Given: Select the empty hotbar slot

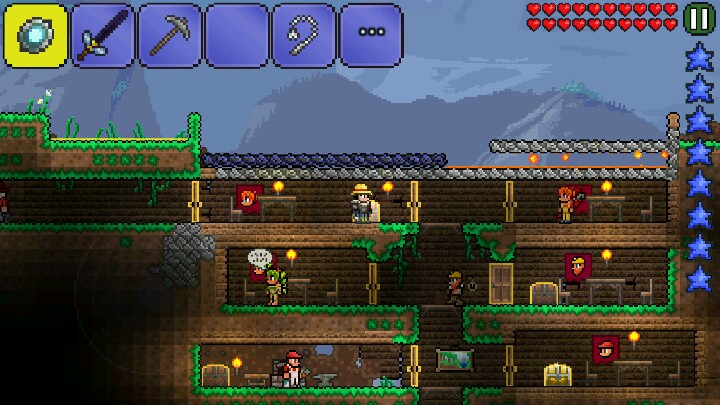Looking at the screenshot, I should click(x=236, y=35).
